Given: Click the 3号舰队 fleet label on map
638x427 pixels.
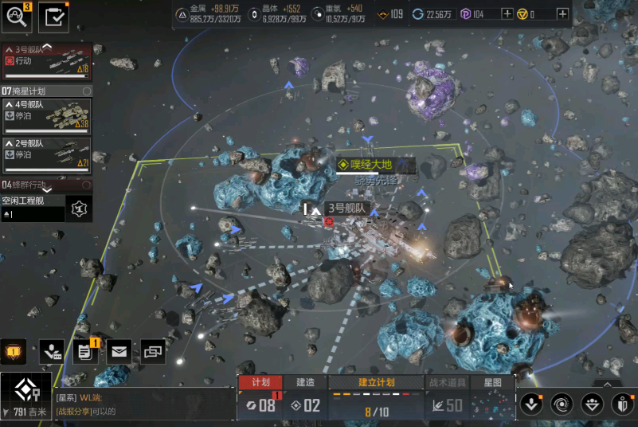Looking at the screenshot, I should coord(347,208).
